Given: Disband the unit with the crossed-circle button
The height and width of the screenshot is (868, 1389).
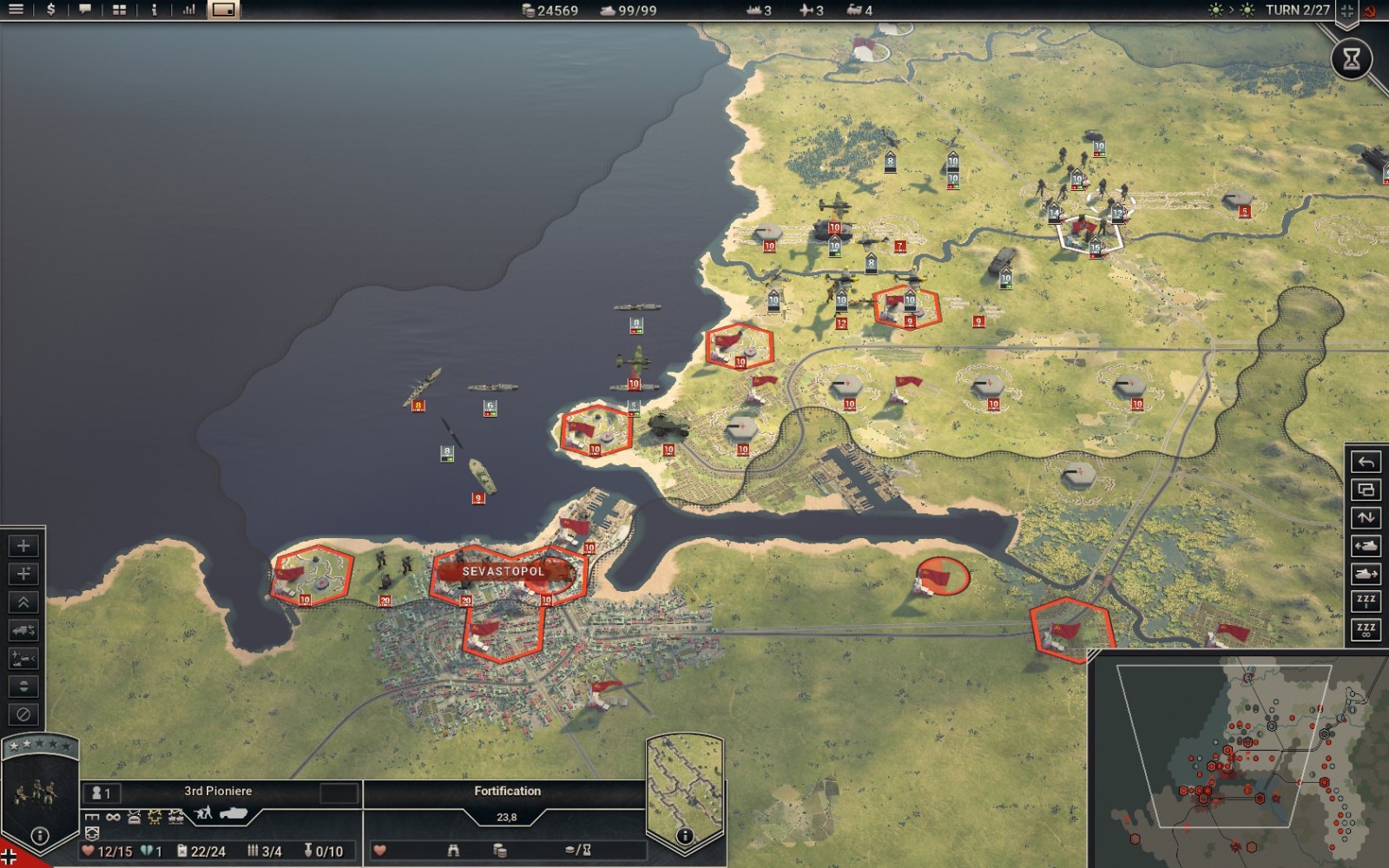Looking at the screenshot, I should coord(23,714).
